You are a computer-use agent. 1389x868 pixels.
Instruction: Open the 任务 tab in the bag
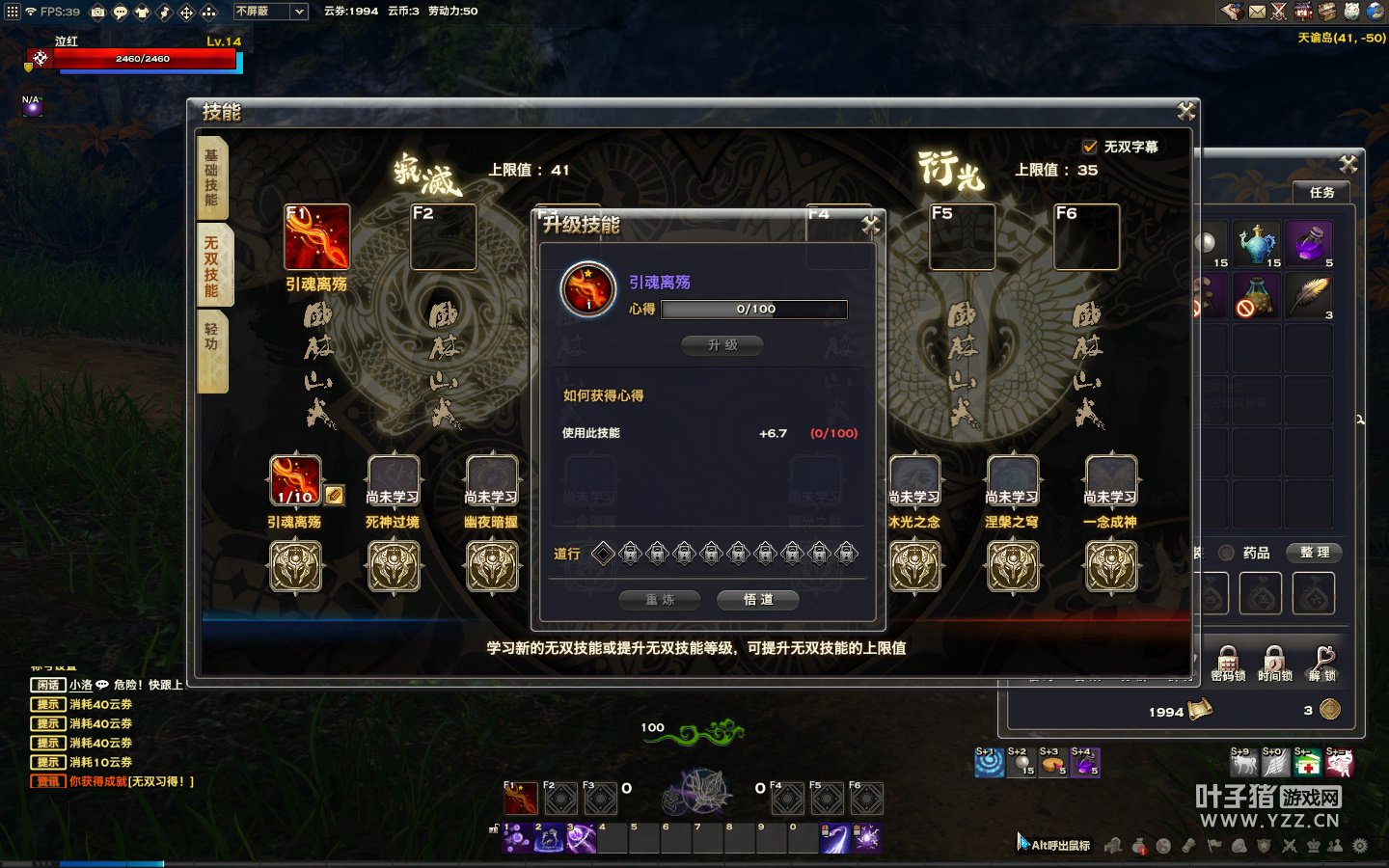click(1321, 192)
